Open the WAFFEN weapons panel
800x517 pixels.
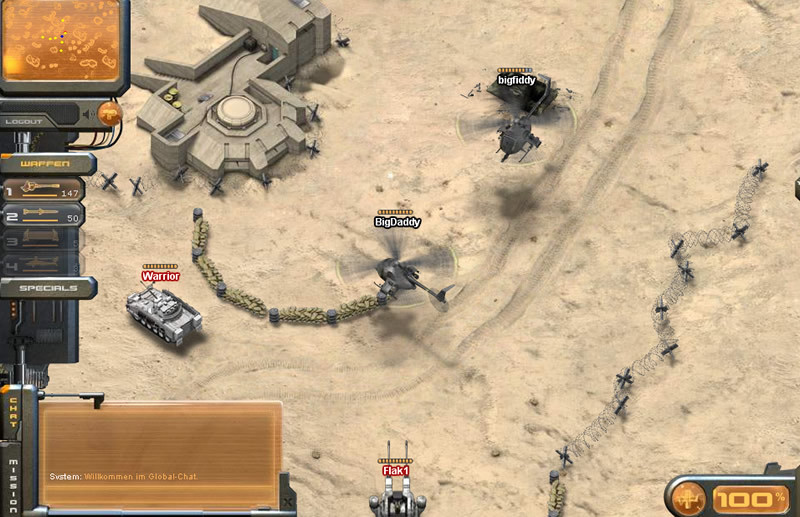44,164
